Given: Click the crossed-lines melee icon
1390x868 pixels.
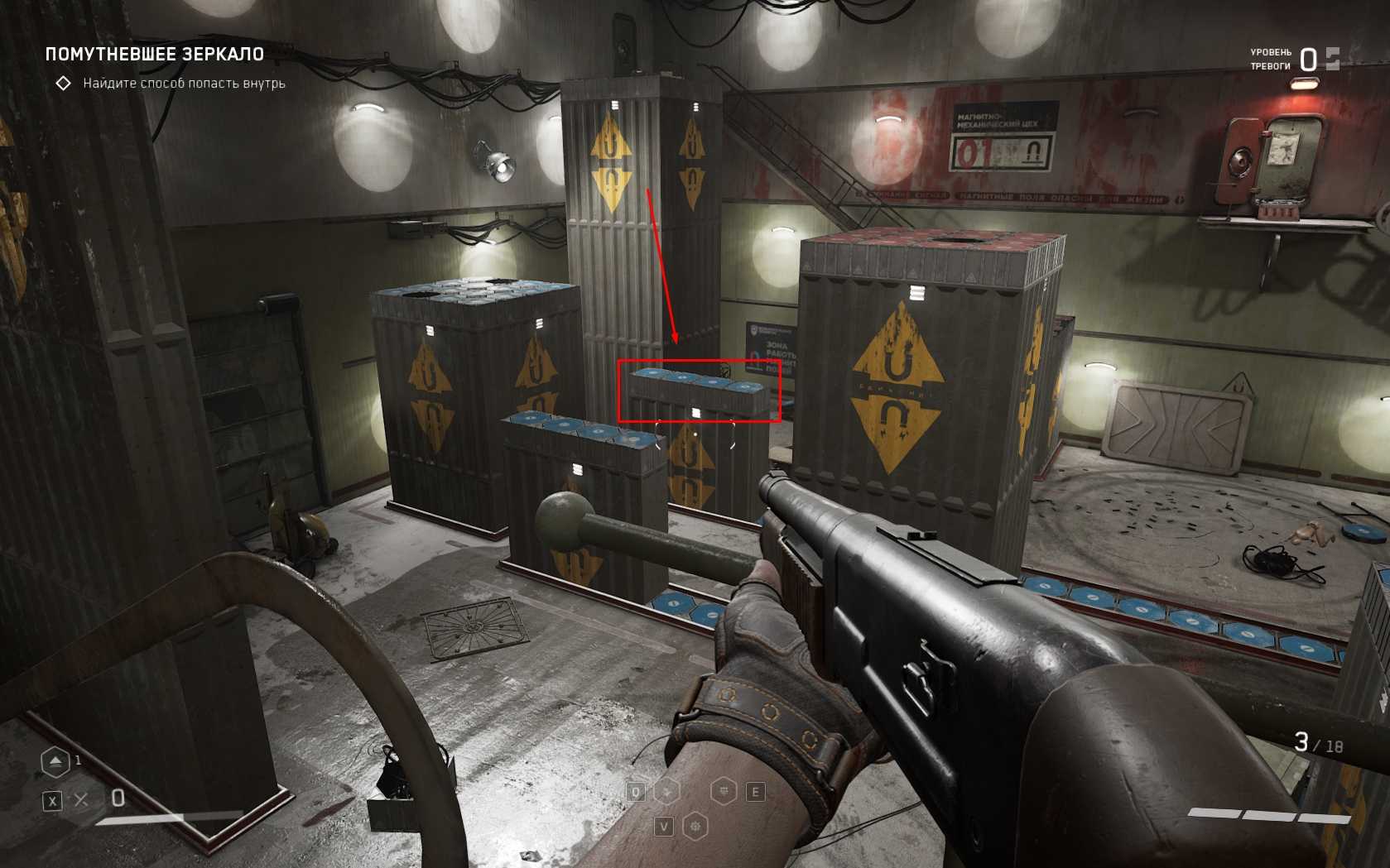Looking at the screenshot, I should (x=81, y=799).
